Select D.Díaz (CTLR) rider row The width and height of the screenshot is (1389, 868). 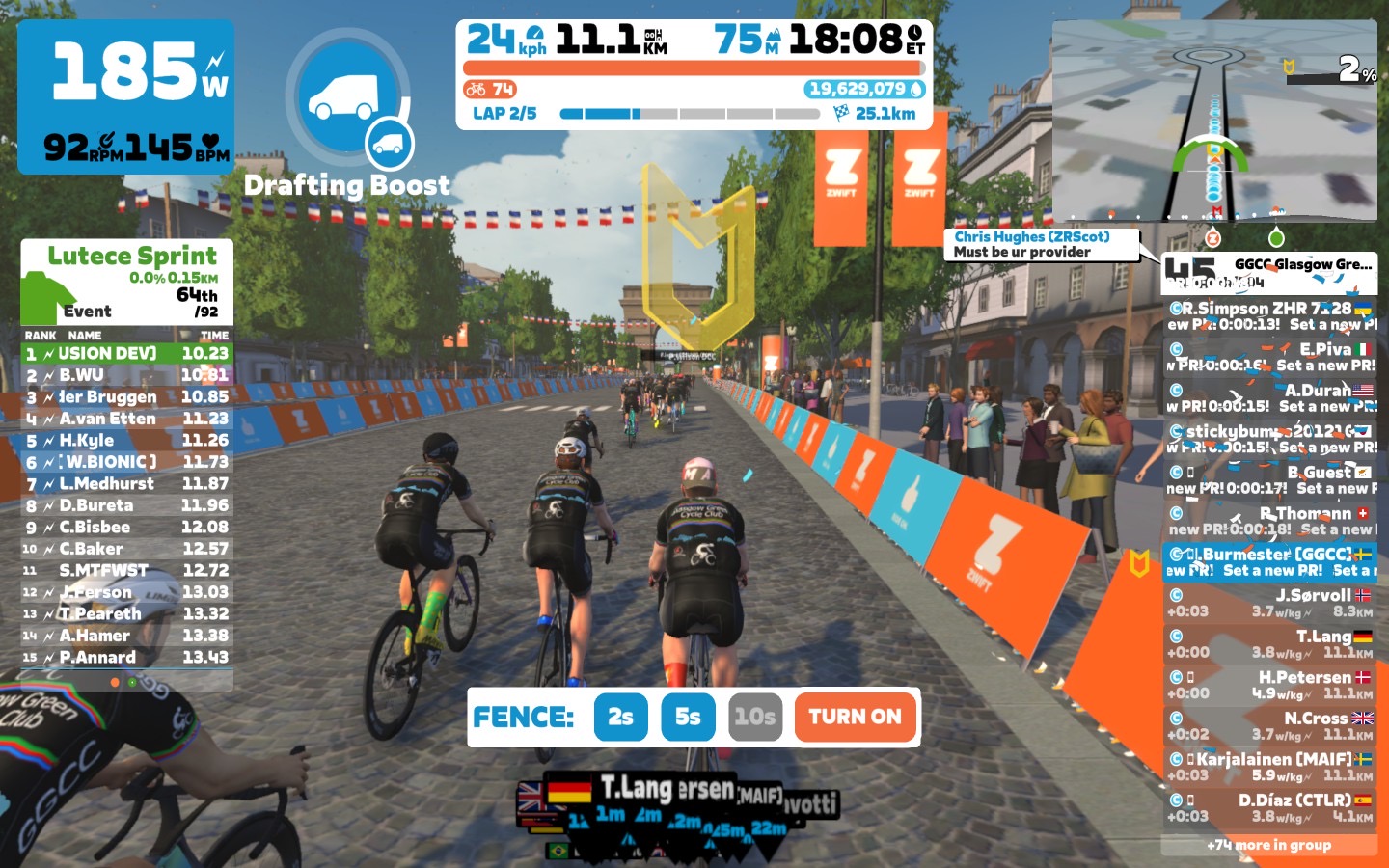pos(1269,807)
